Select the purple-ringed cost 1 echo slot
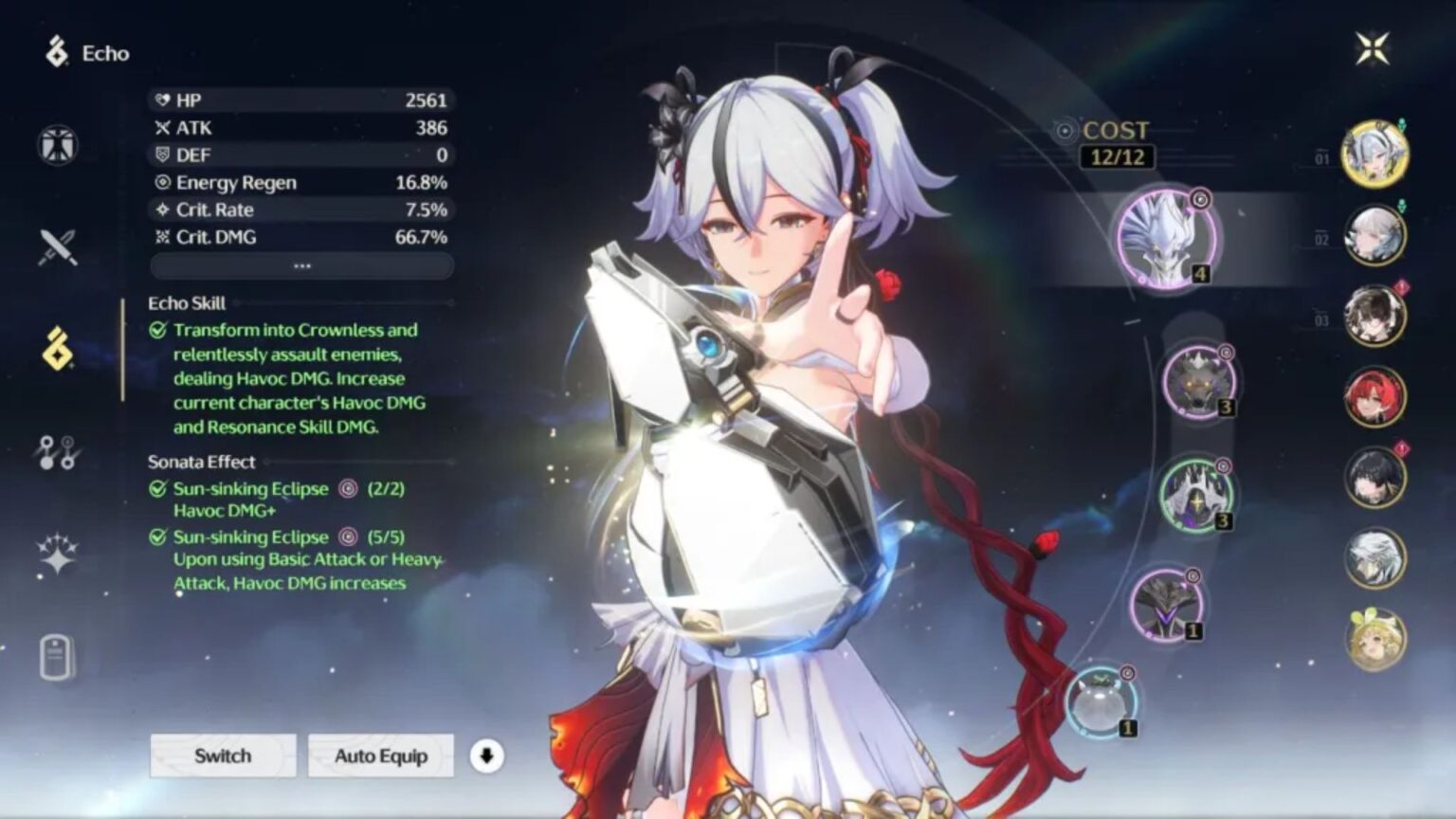This screenshot has height=819, width=1456. [1168, 603]
